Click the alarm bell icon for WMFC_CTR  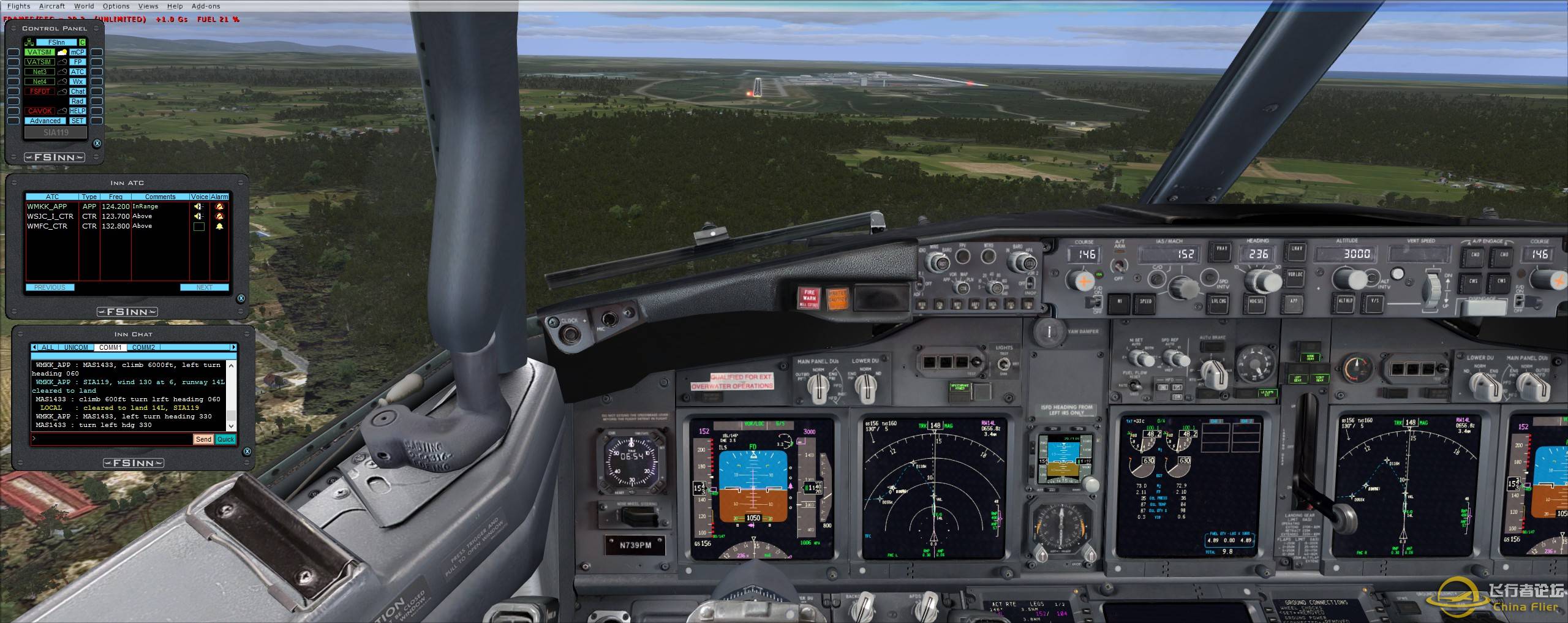click(219, 226)
